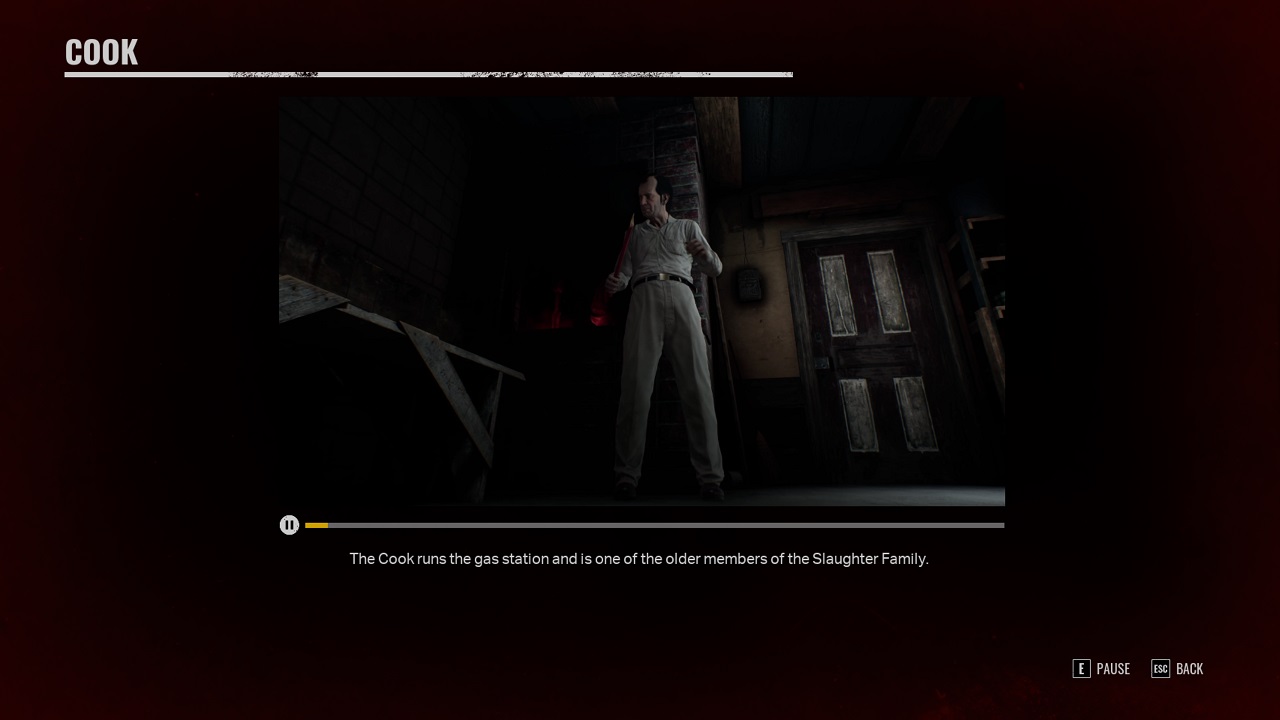The image size is (1280, 720).
Task: Click the PAUSE label text
Action: tap(1113, 669)
